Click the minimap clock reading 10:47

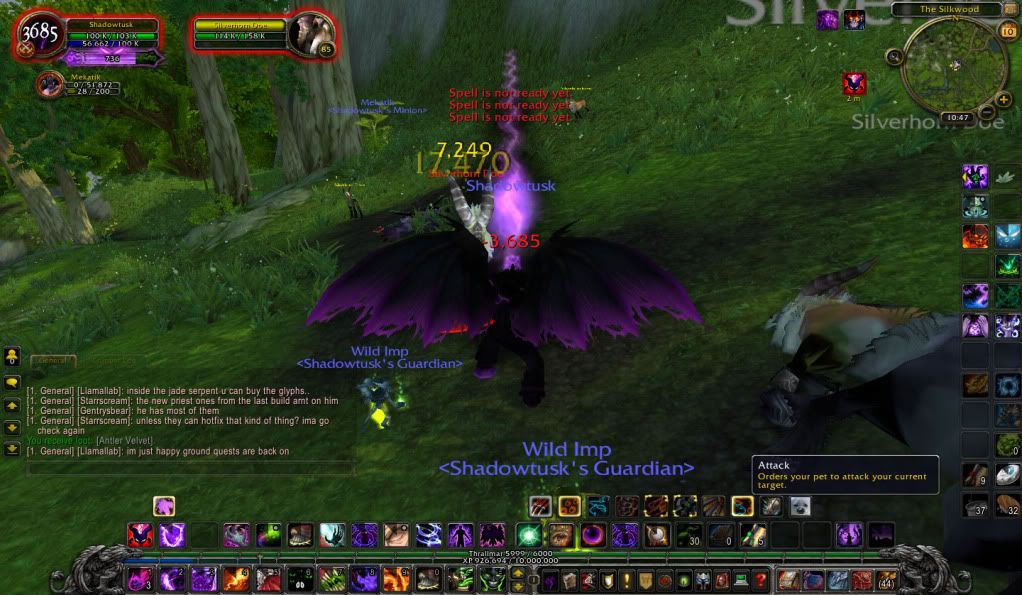point(957,117)
